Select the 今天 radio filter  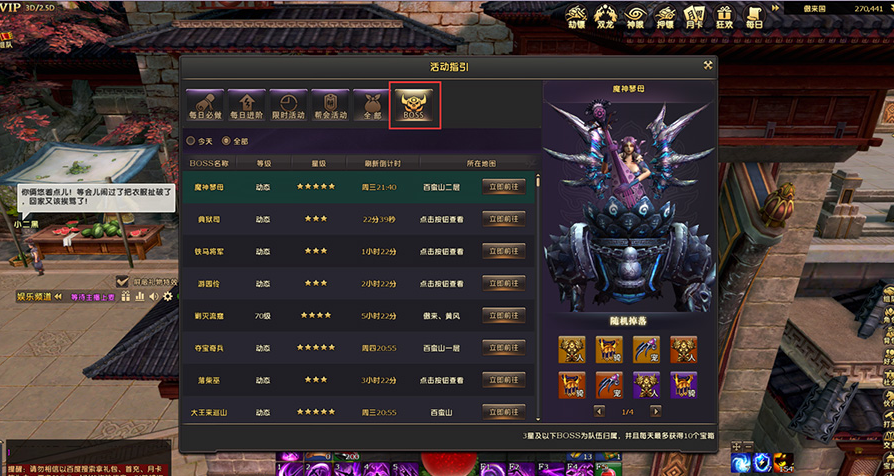[192, 140]
